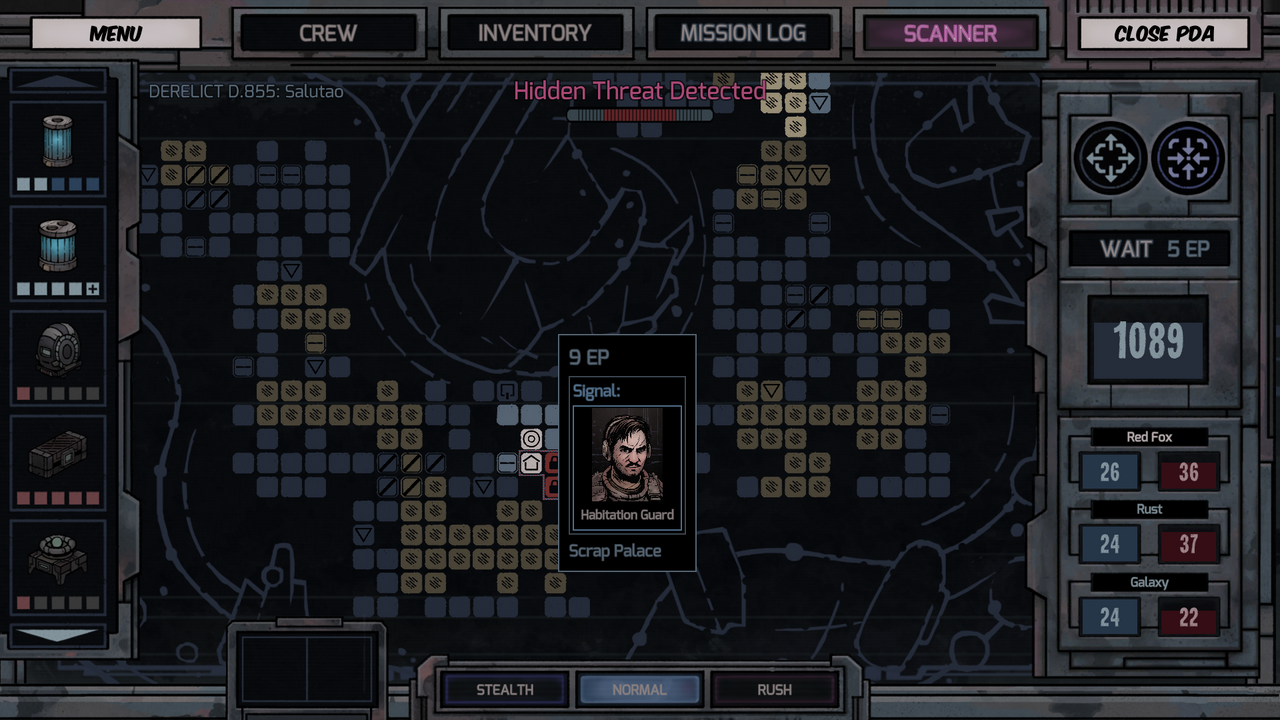Click the Hidden Threat Detected progress bar
The height and width of the screenshot is (720, 1280).
point(640,114)
